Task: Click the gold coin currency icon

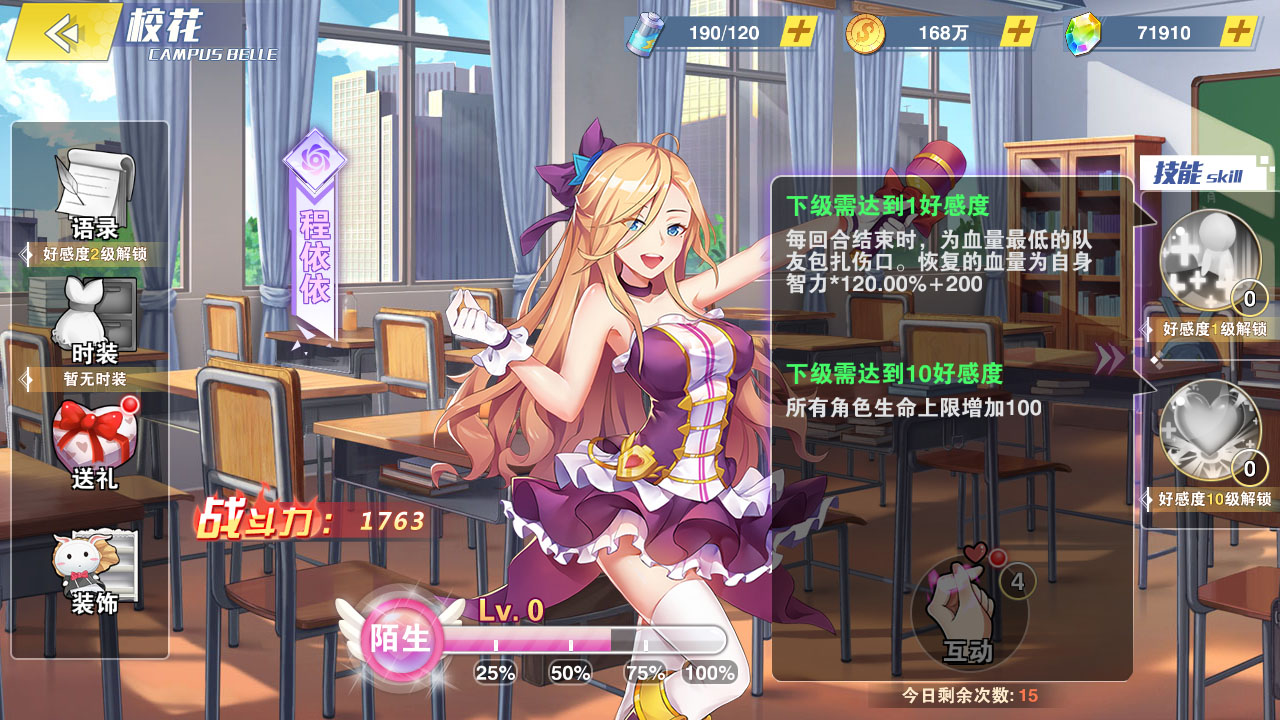Action: click(868, 31)
